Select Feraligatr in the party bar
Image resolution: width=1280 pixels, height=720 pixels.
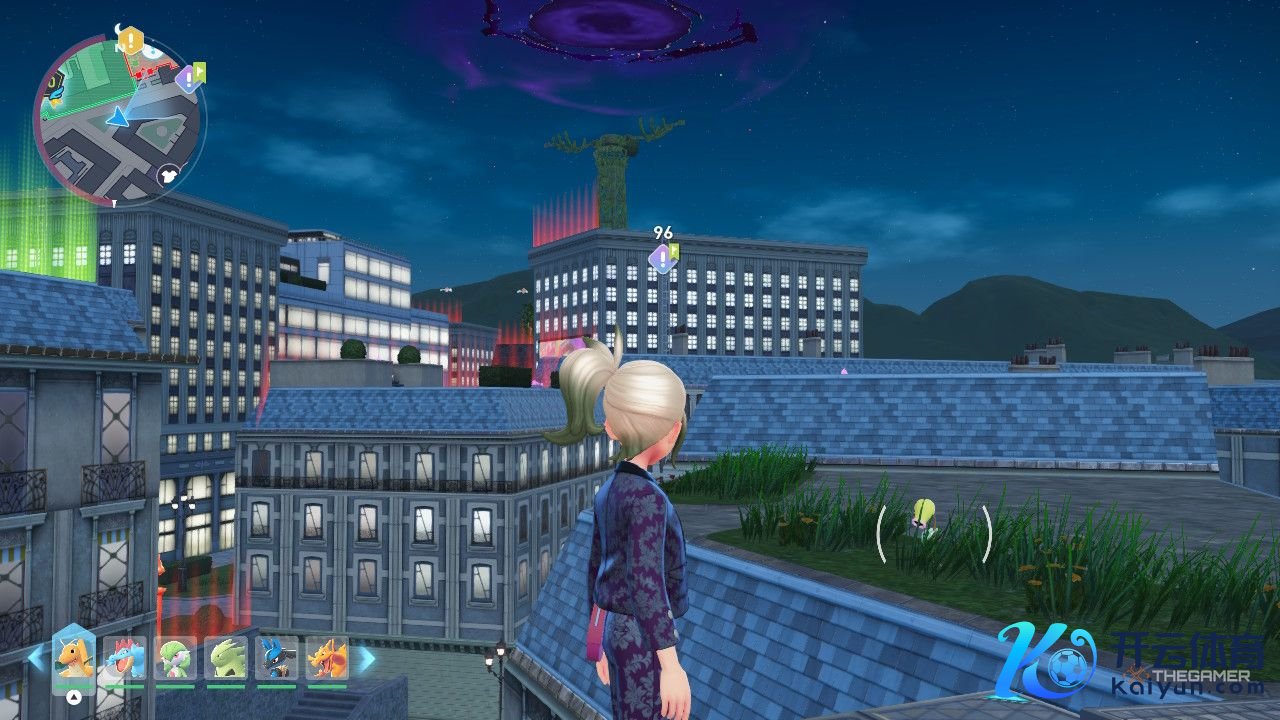tap(125, 658)
